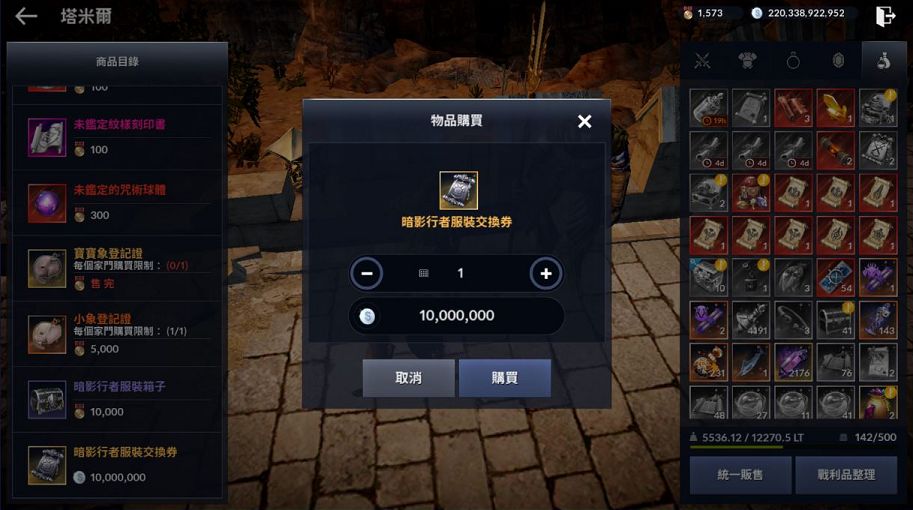Choose the 小象登記證 shop item
Image resolution: width=913 pixels, height=510 pixels.
tap(118, 334)
